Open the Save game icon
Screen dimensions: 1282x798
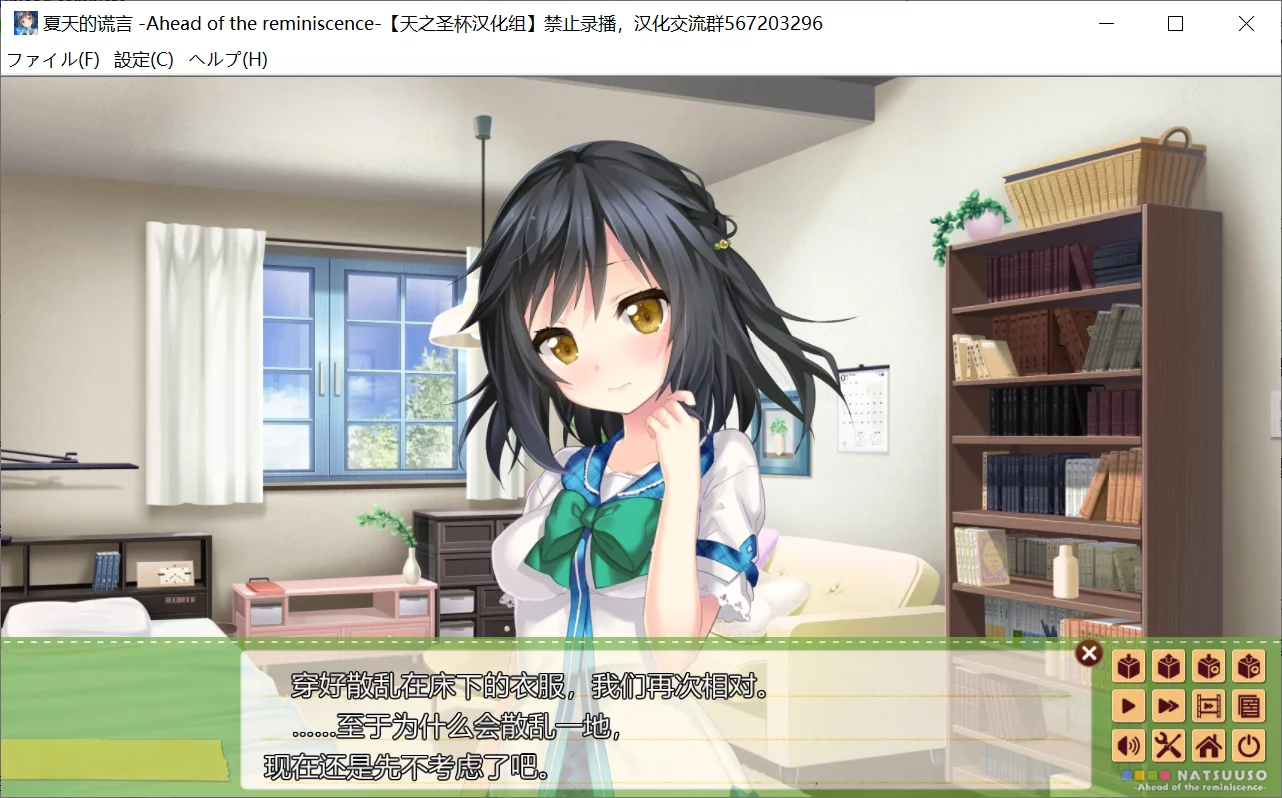coord(1128,666)
